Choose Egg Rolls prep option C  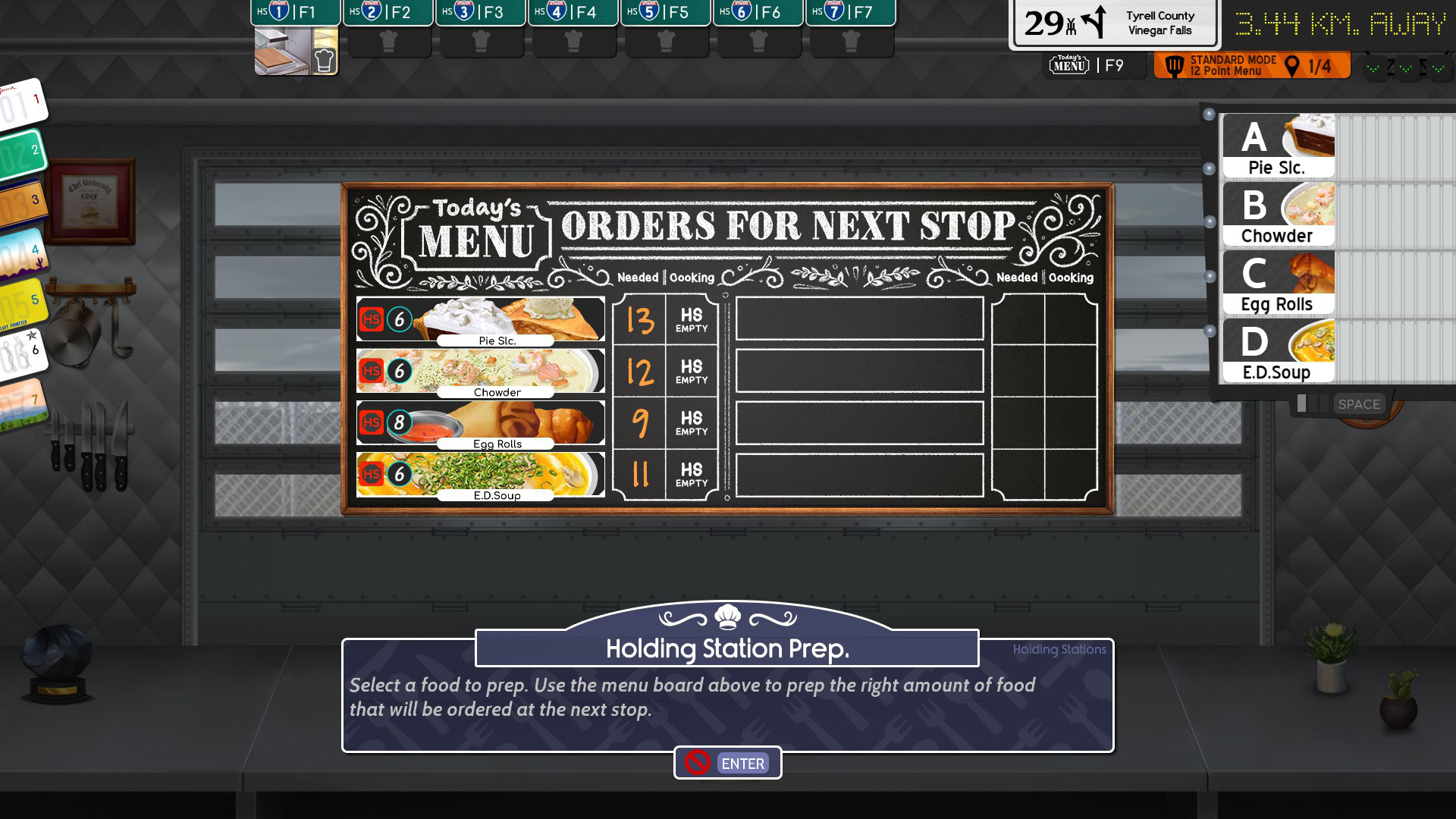[x=1279, y=283]
